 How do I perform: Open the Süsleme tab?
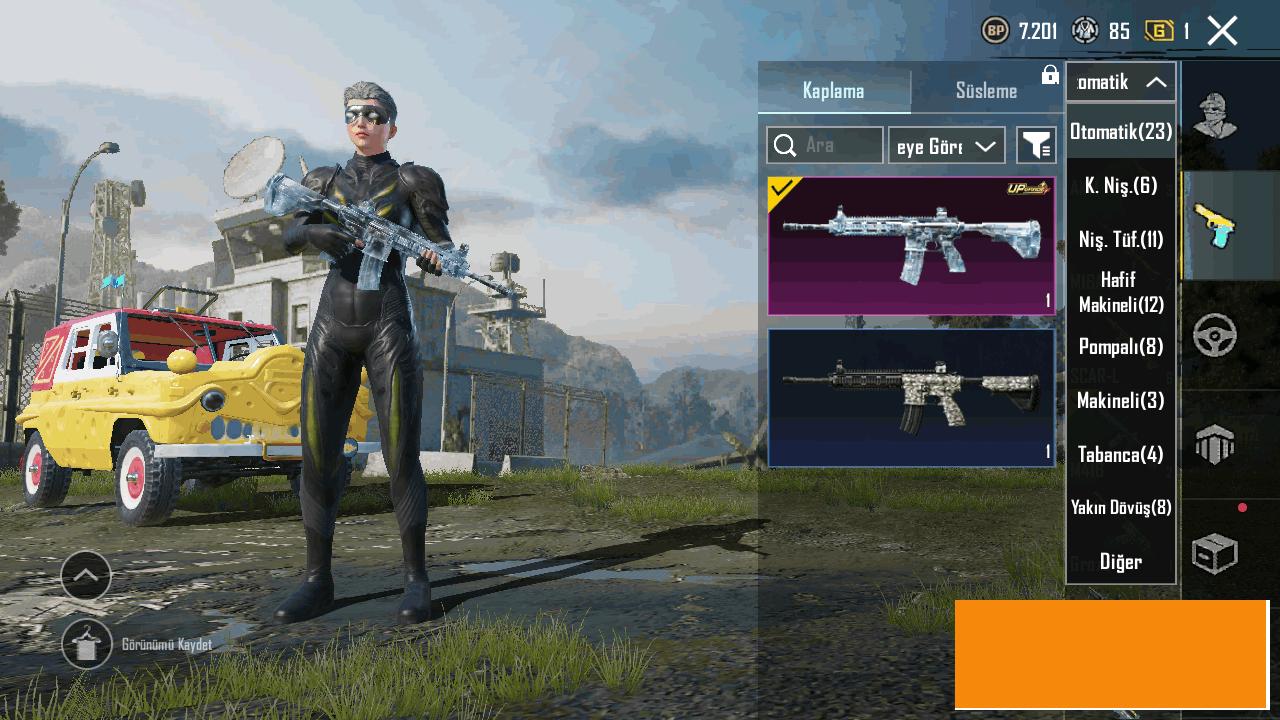pos(986,90)
